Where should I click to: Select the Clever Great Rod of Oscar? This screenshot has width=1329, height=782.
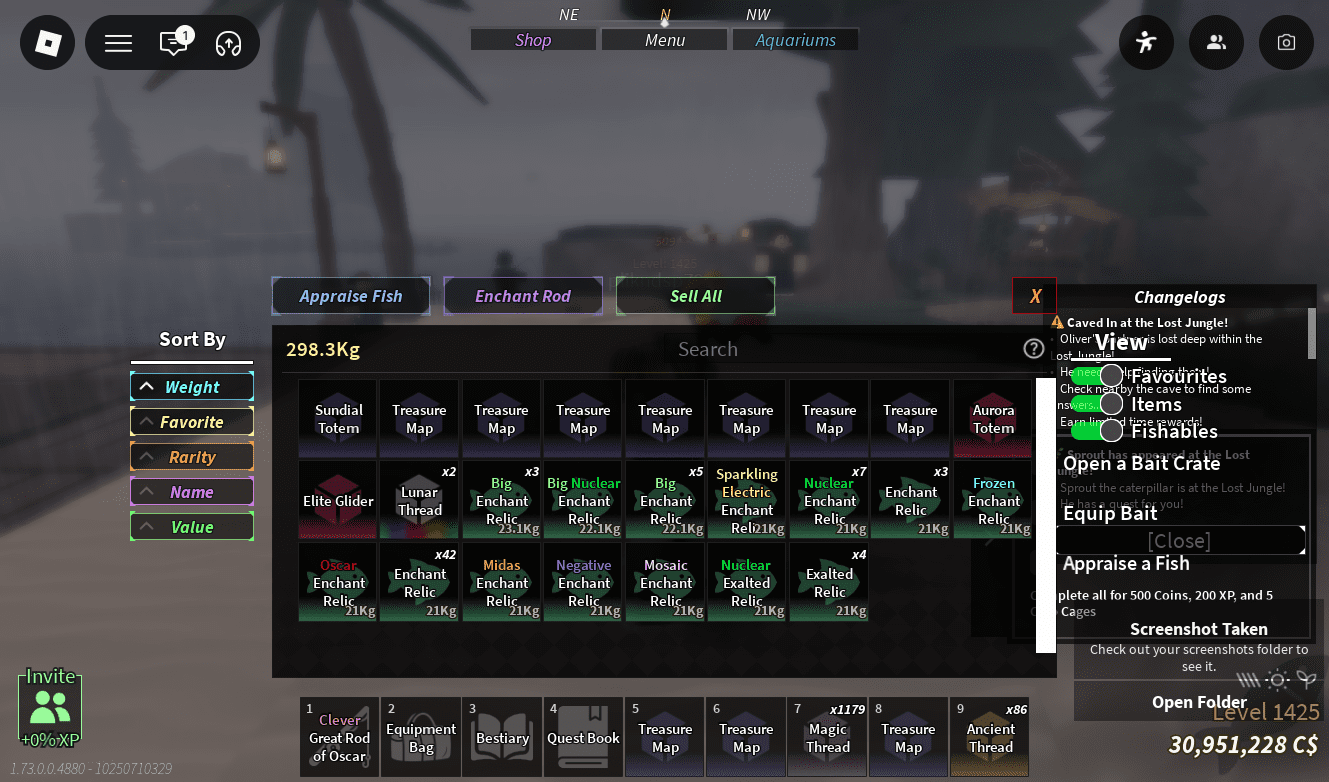tap(339, 737)
